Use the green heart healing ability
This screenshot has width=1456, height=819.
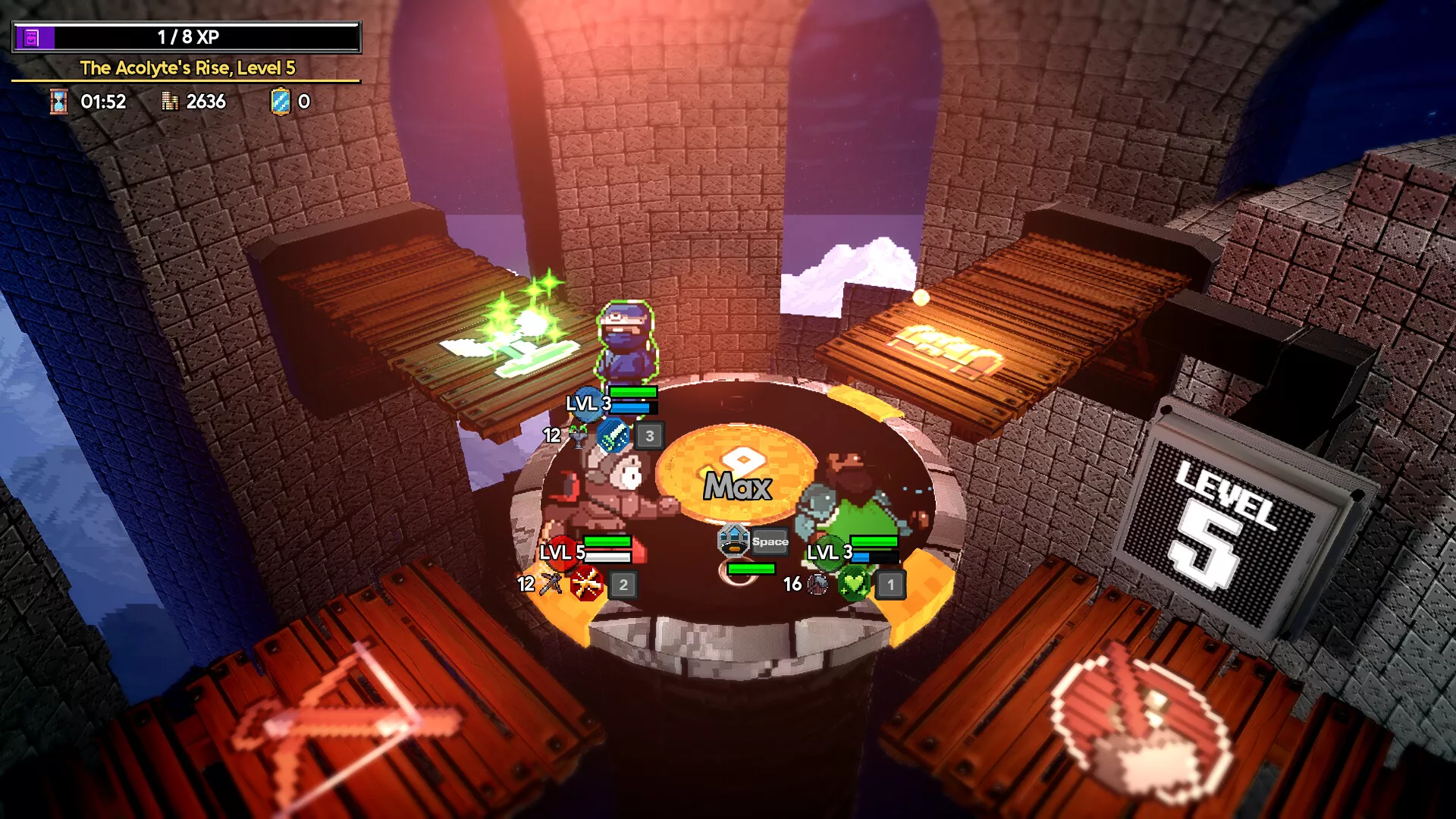[x=854, y=584]
